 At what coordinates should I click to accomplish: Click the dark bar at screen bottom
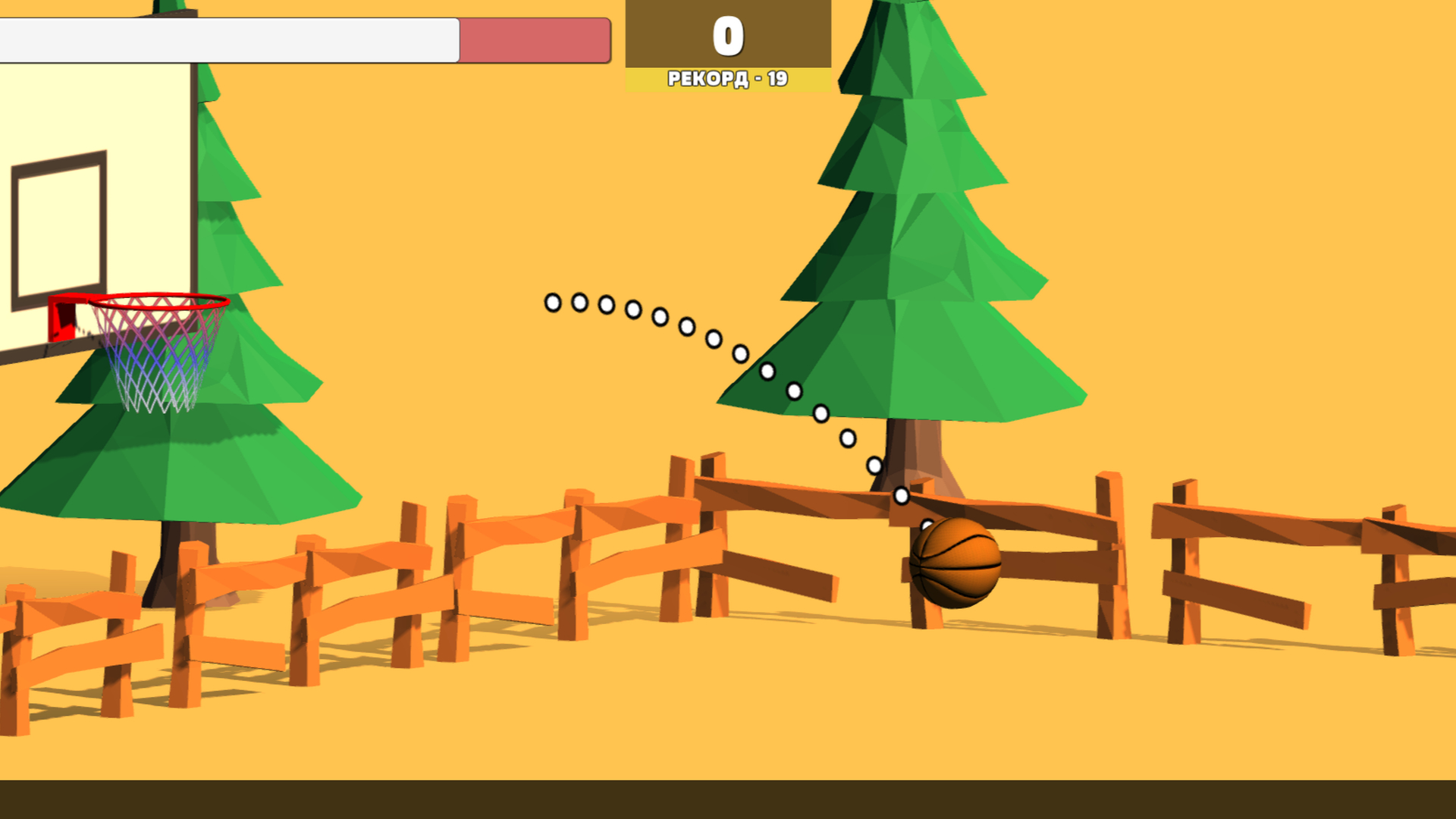coord(728,800)
